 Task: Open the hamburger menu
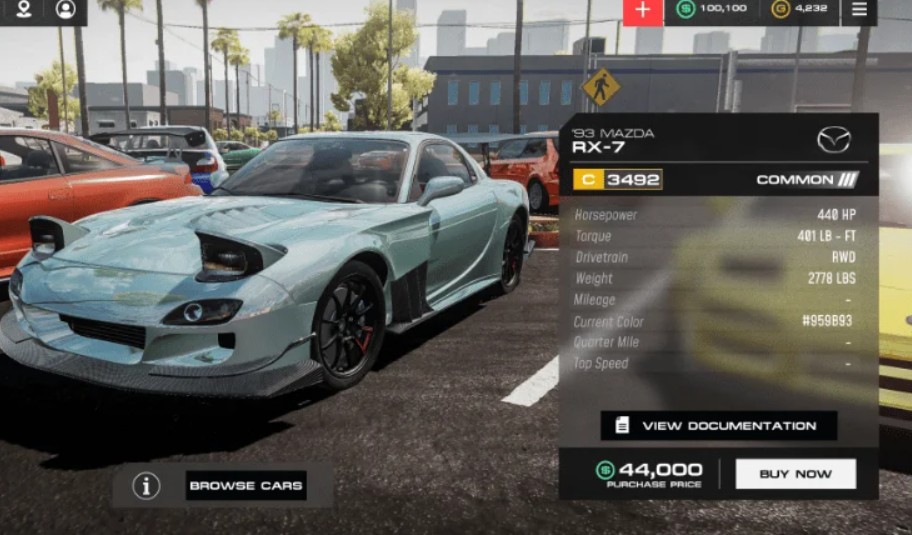click(x=859, y=10)
